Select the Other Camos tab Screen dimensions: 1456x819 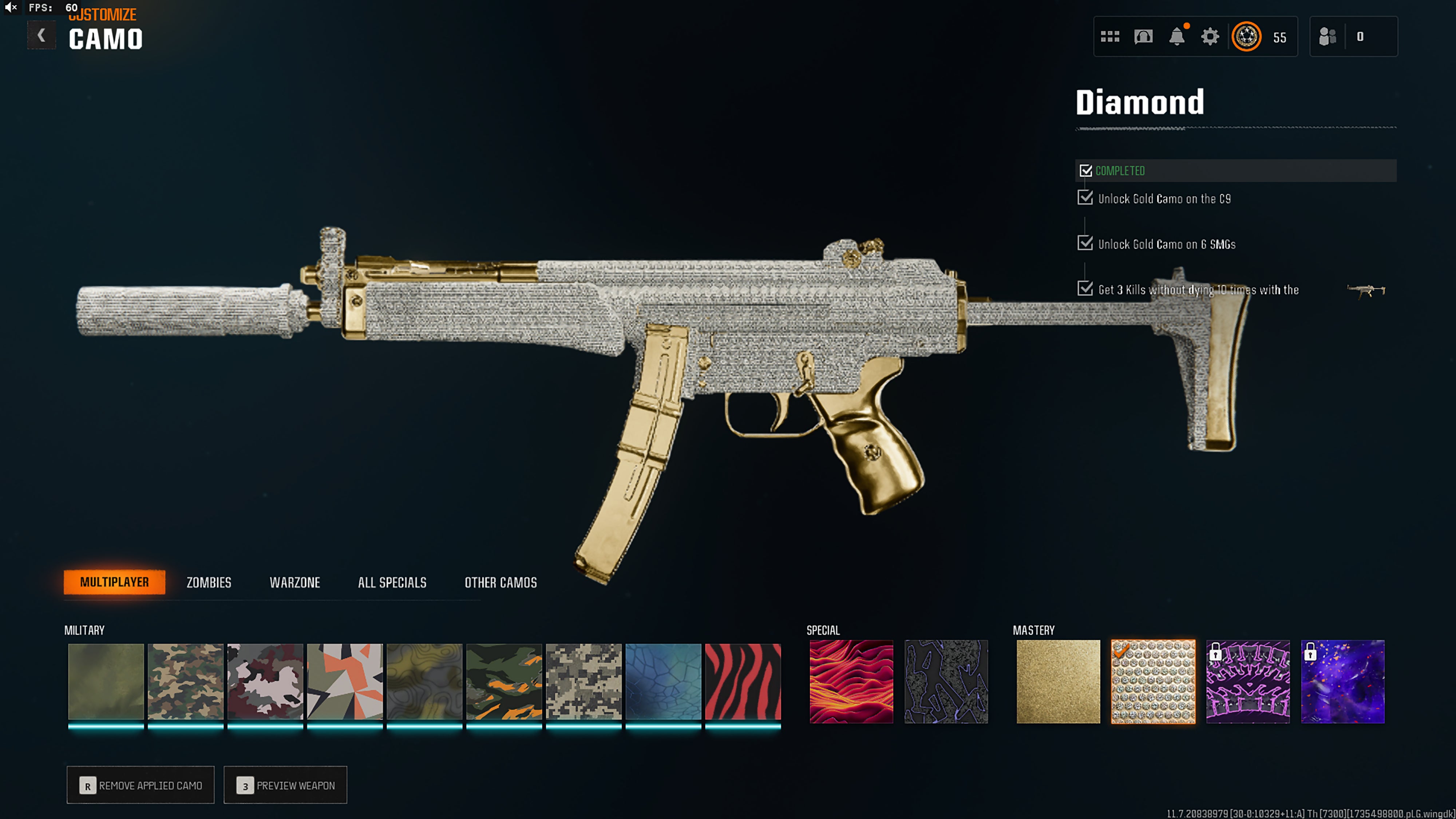500,582
